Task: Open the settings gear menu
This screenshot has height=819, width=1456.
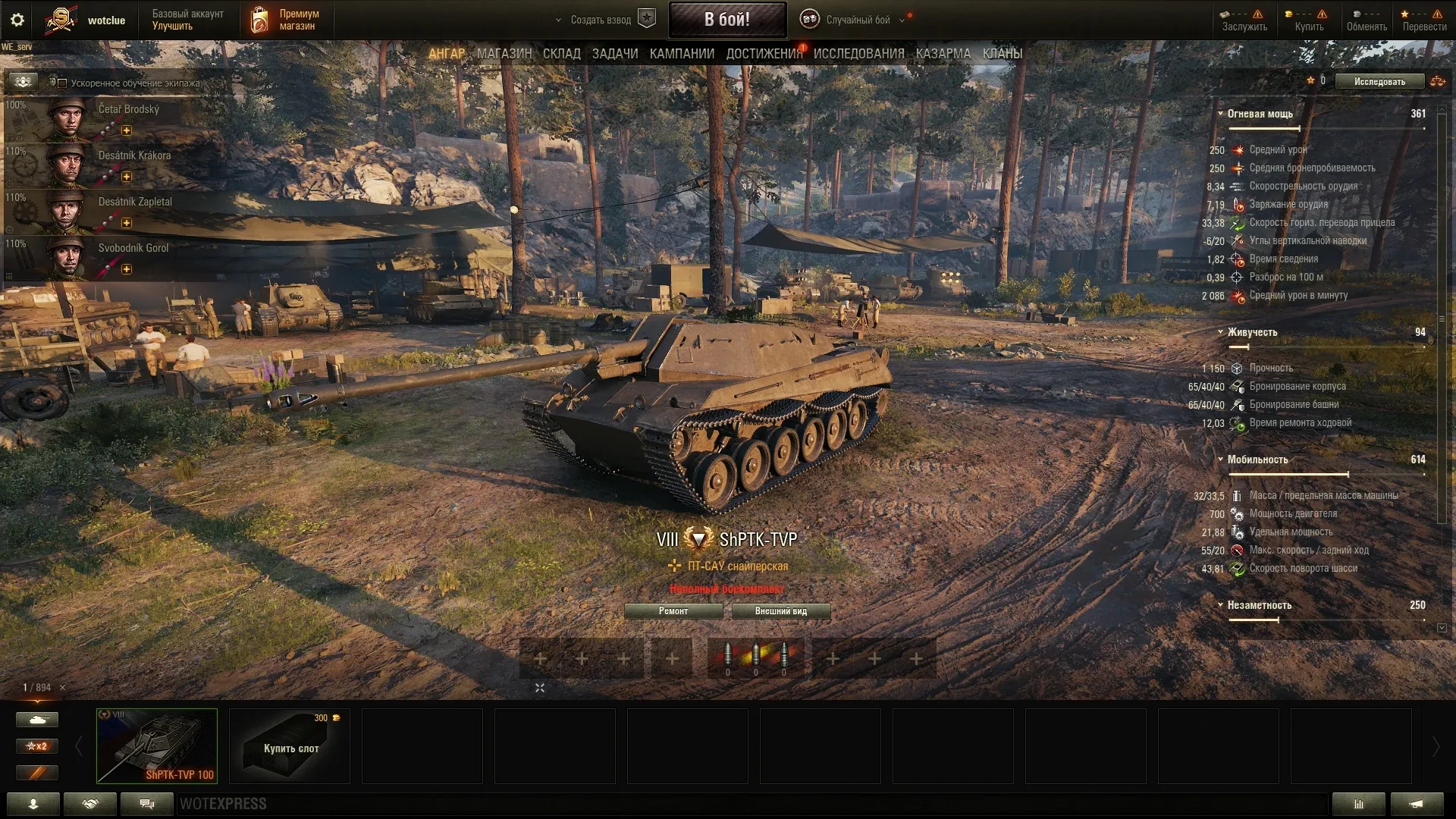Action: click(x=17, y=20)
